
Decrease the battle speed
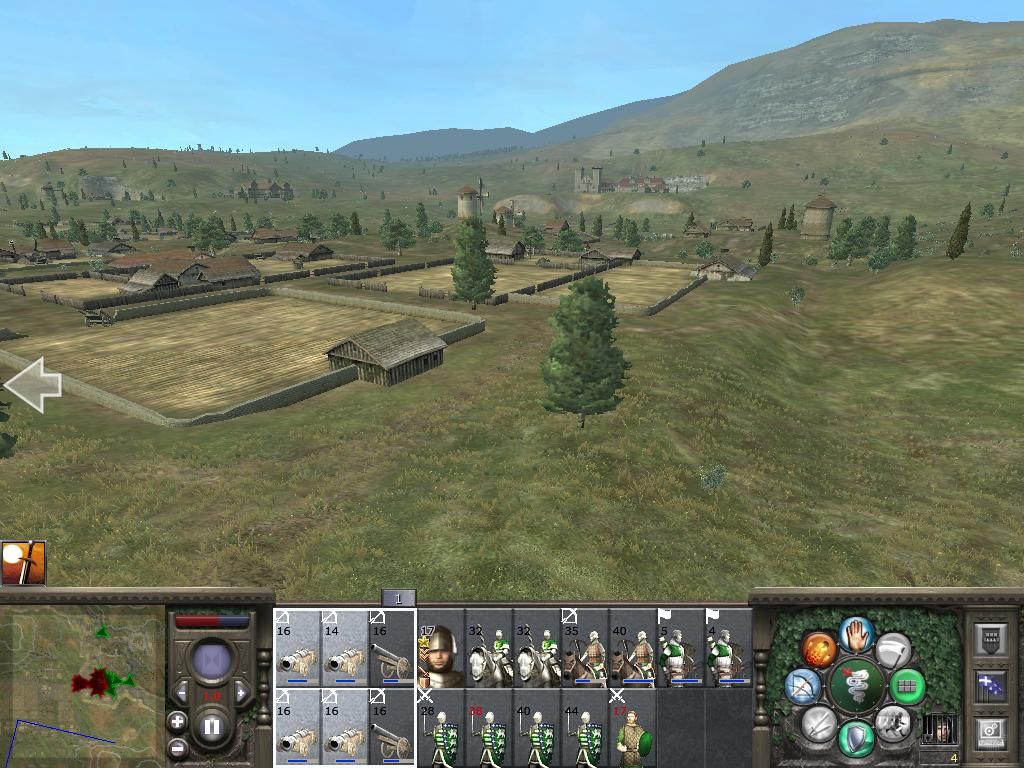coord(181,692)
